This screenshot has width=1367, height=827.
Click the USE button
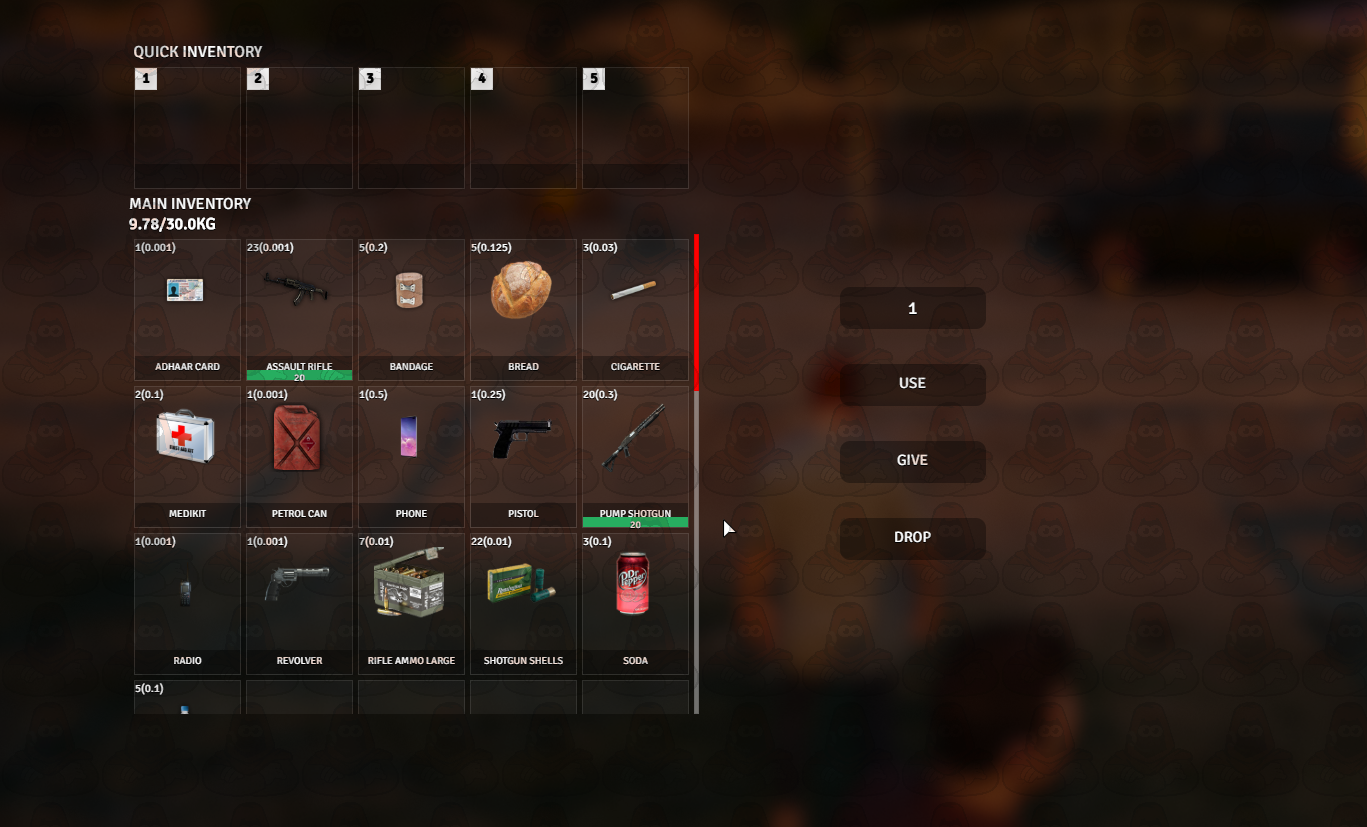click(912, 384)
